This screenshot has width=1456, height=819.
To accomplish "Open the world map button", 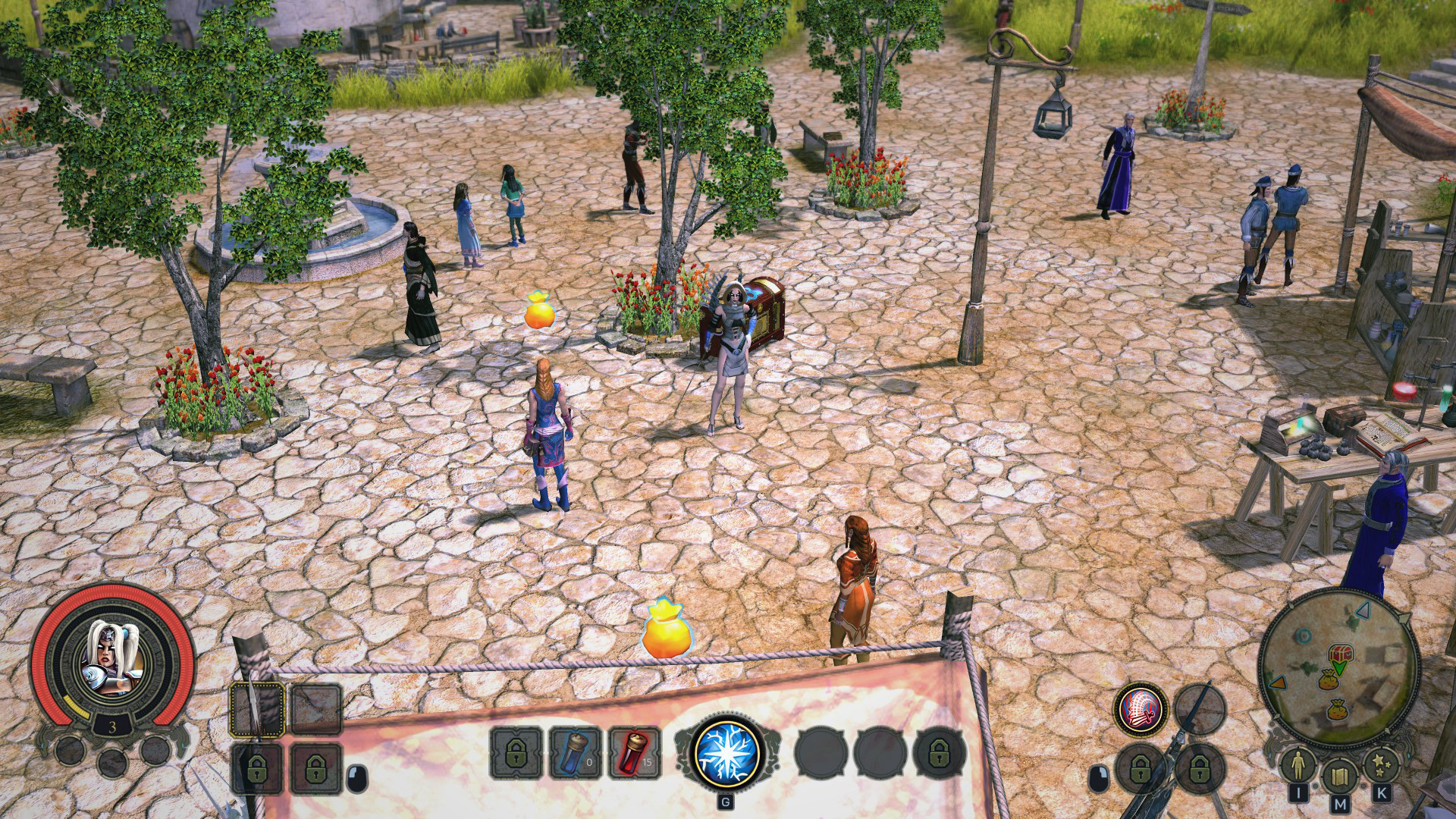I will (x=1338, y=777).
